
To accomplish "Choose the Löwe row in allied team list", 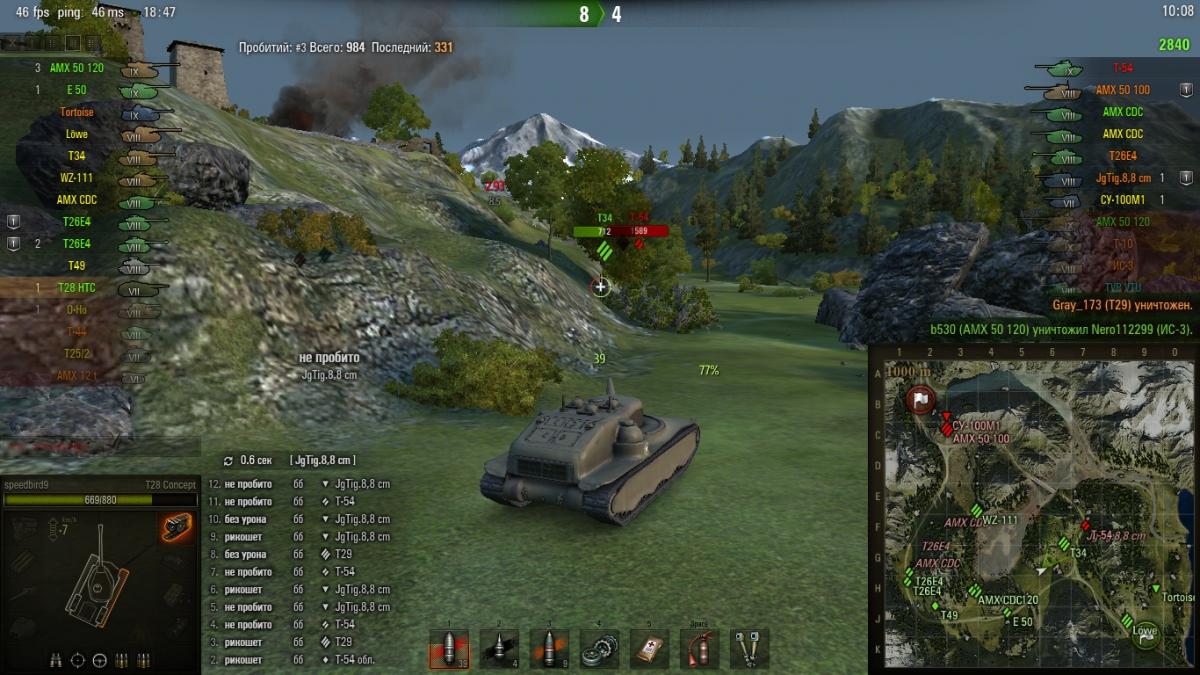I will pos(77,134).
